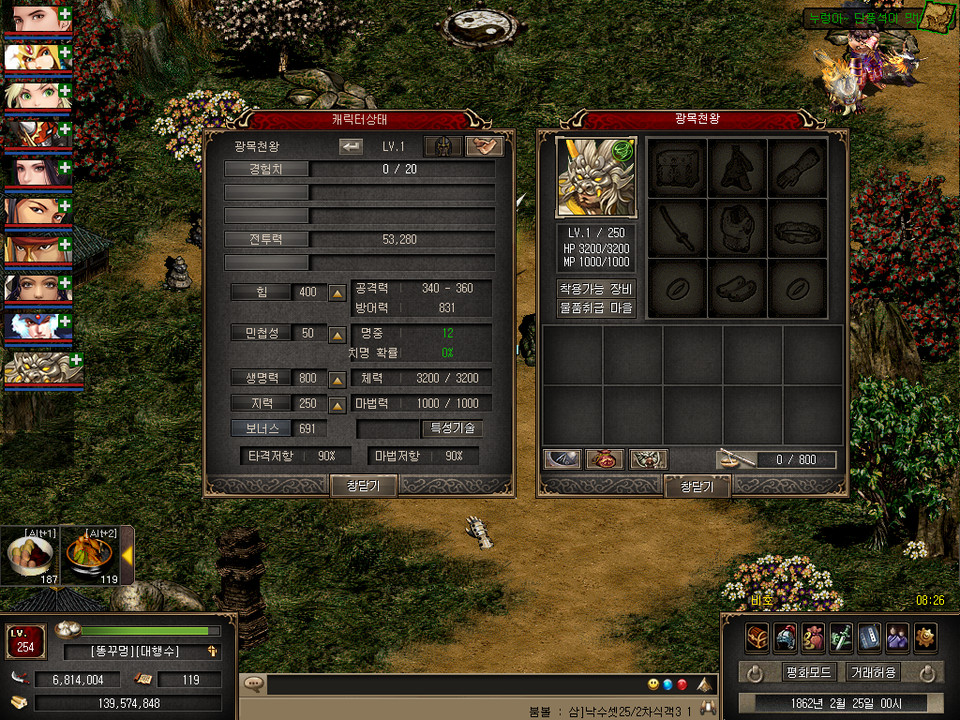Show 착용가능 장비 wearable equipment
The width and height of the screenshot is (960, 720).
click(596, 289)
